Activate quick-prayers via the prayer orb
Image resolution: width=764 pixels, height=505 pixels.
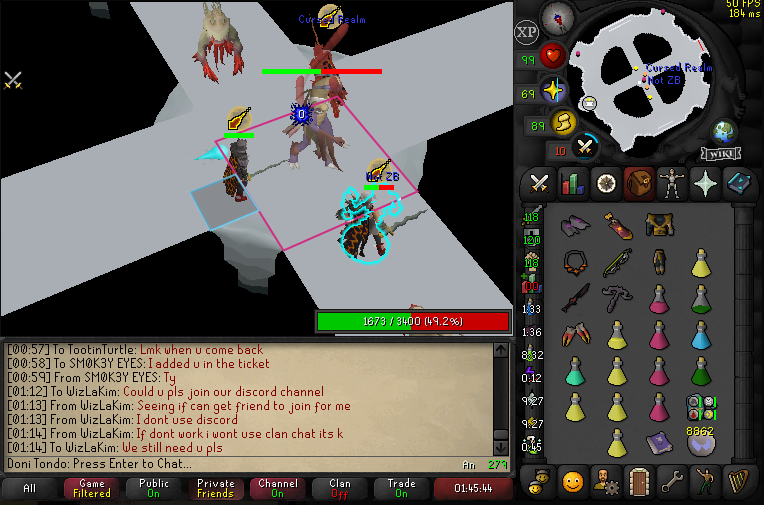(x=553, y=92)
